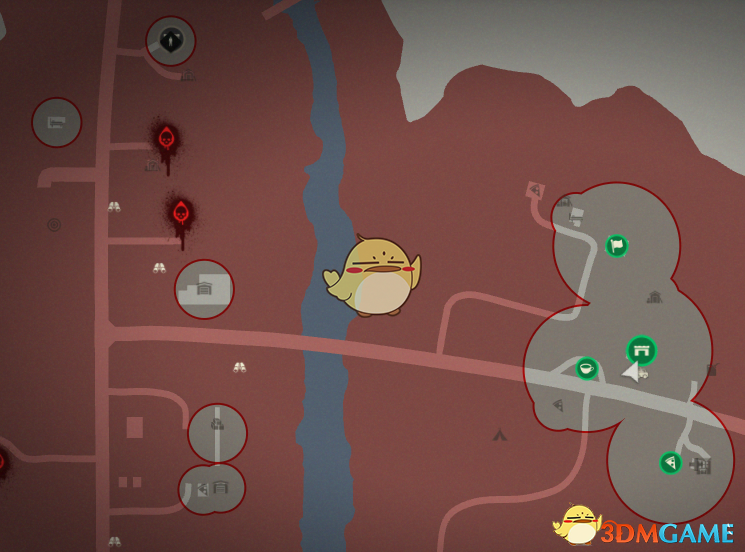Select the grey target circle marker
745x552 pixels.
[54, 225]
